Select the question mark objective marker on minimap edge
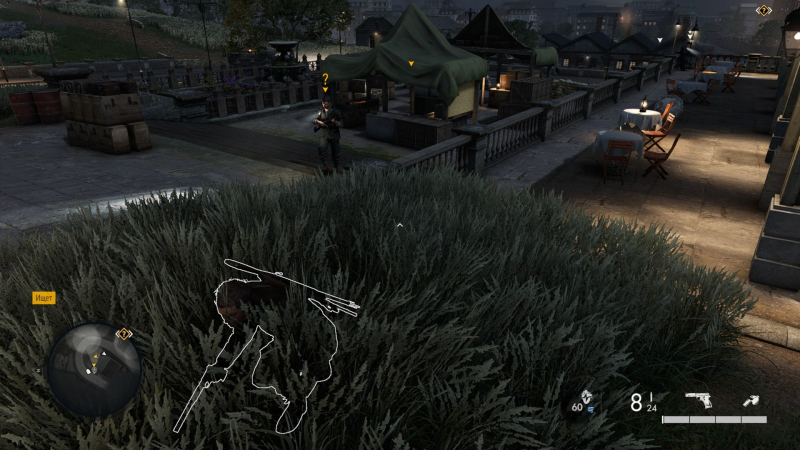The width and height of the screenshot is (800, 450). point(124,334)
